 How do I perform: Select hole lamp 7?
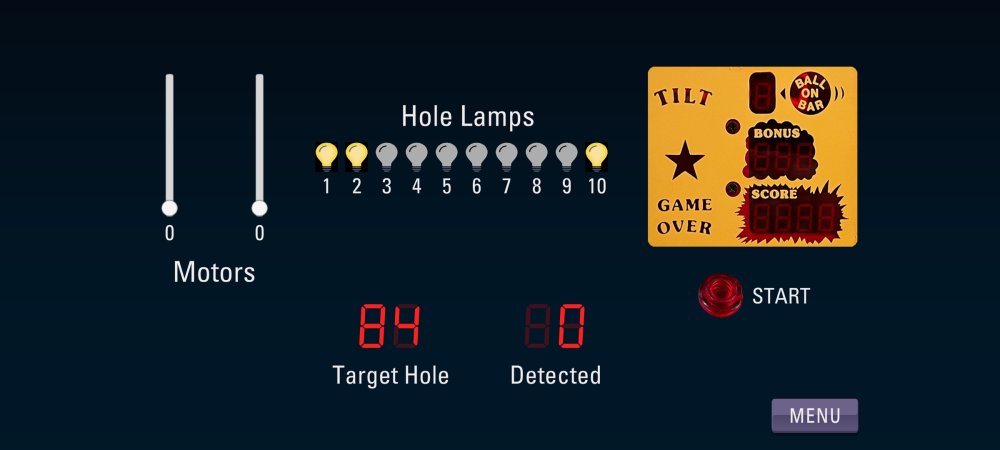tap(506, 156)
